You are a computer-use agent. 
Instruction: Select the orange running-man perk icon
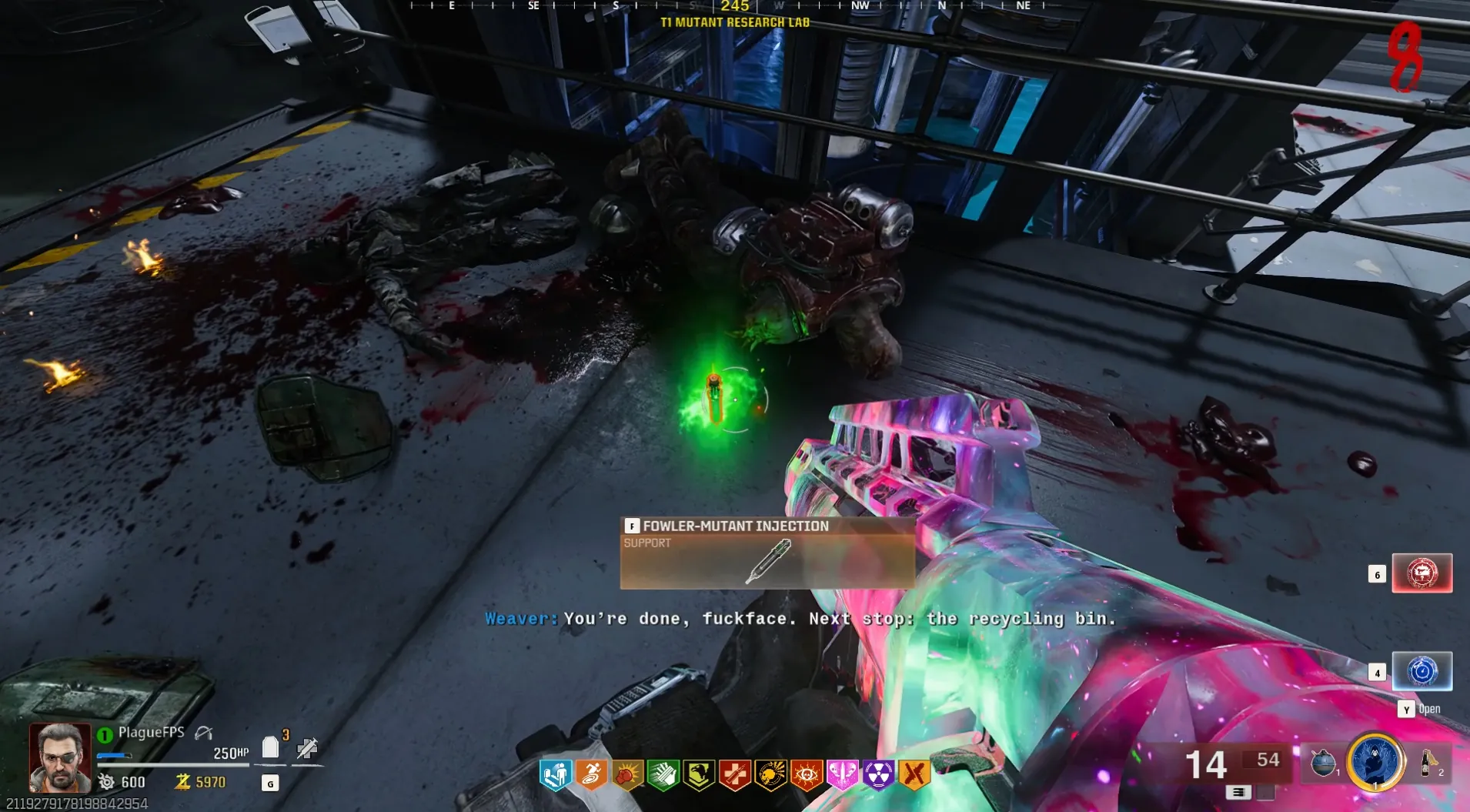coord(591,774)
